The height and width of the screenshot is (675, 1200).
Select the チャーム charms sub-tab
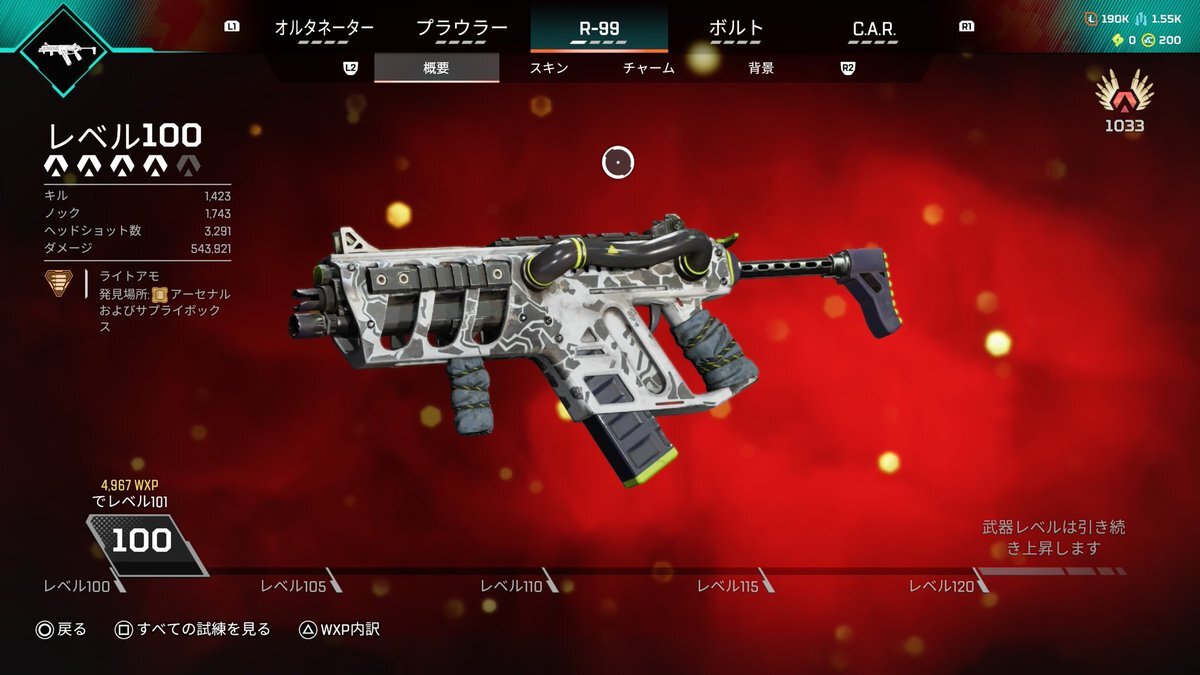click(648, 68)
